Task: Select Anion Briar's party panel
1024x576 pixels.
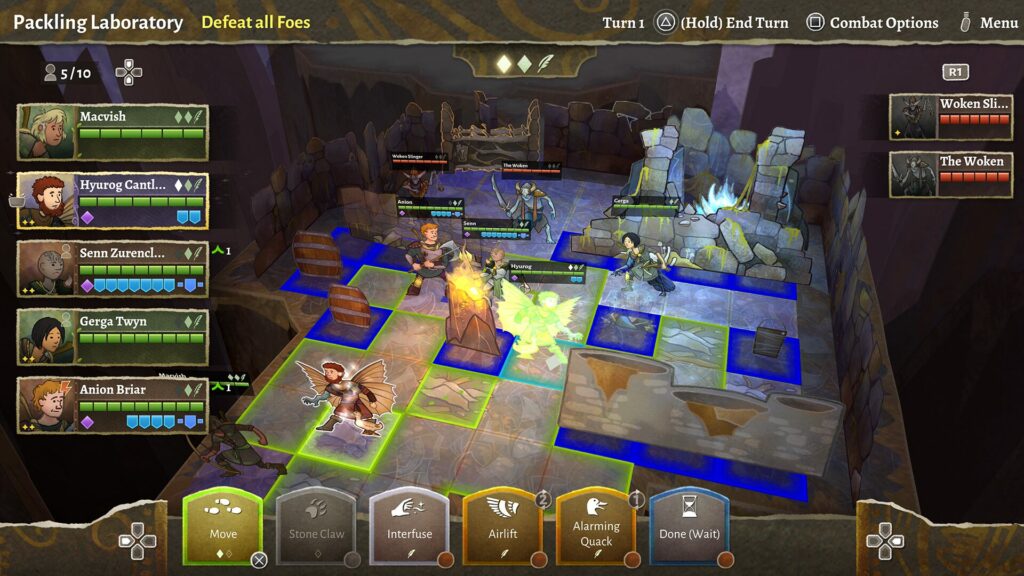Action: click(x=113, y=405)
